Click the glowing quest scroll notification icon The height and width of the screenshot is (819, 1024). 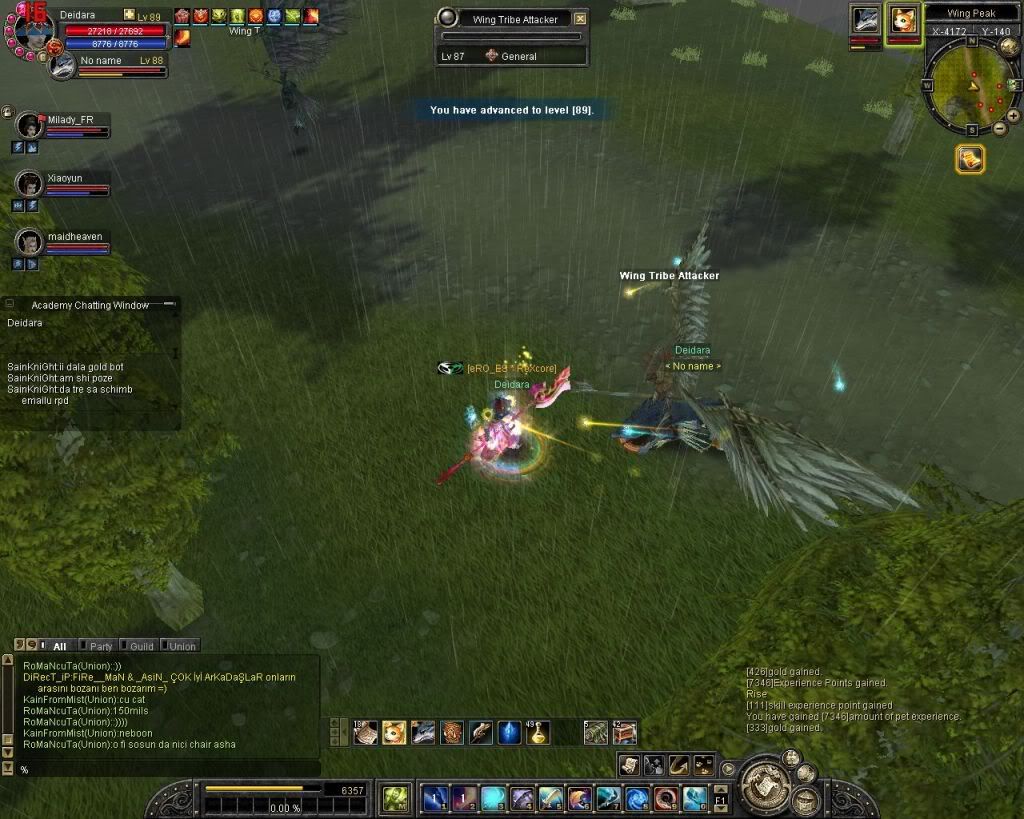tap(970, 159)
